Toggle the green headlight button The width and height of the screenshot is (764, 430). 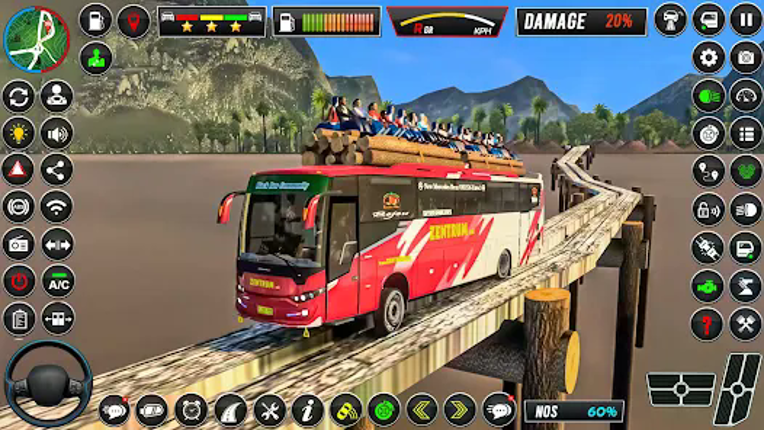[x=709, y=96]
